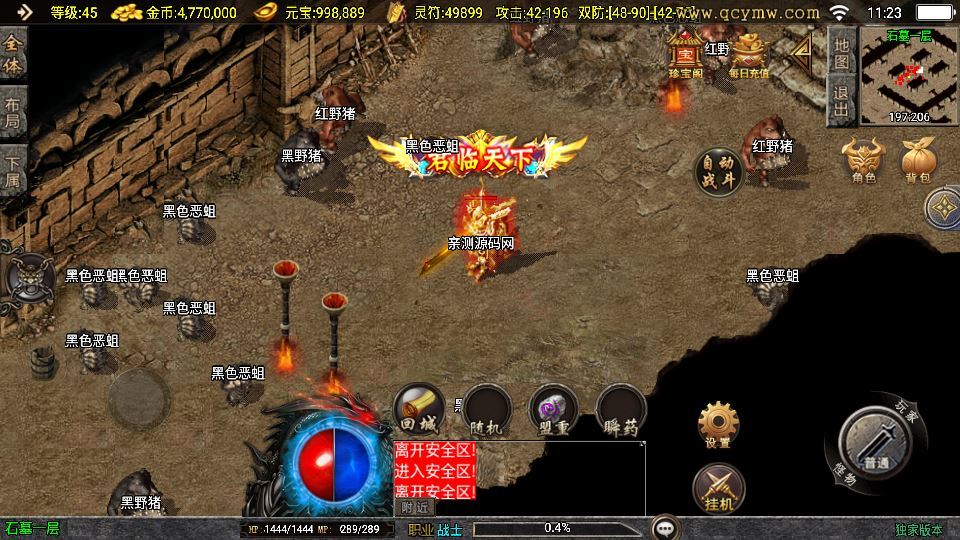The height and width of the screenshot is (540, 960).
Task: Open the 珍宝阁 treasure shop
Action: pos(686,54)
